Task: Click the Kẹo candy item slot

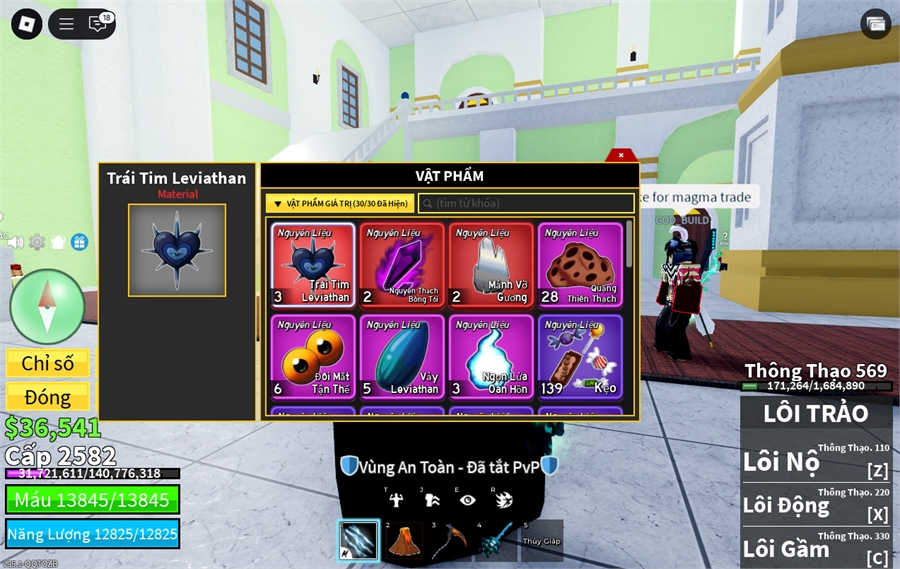Action: click(580, 356)
